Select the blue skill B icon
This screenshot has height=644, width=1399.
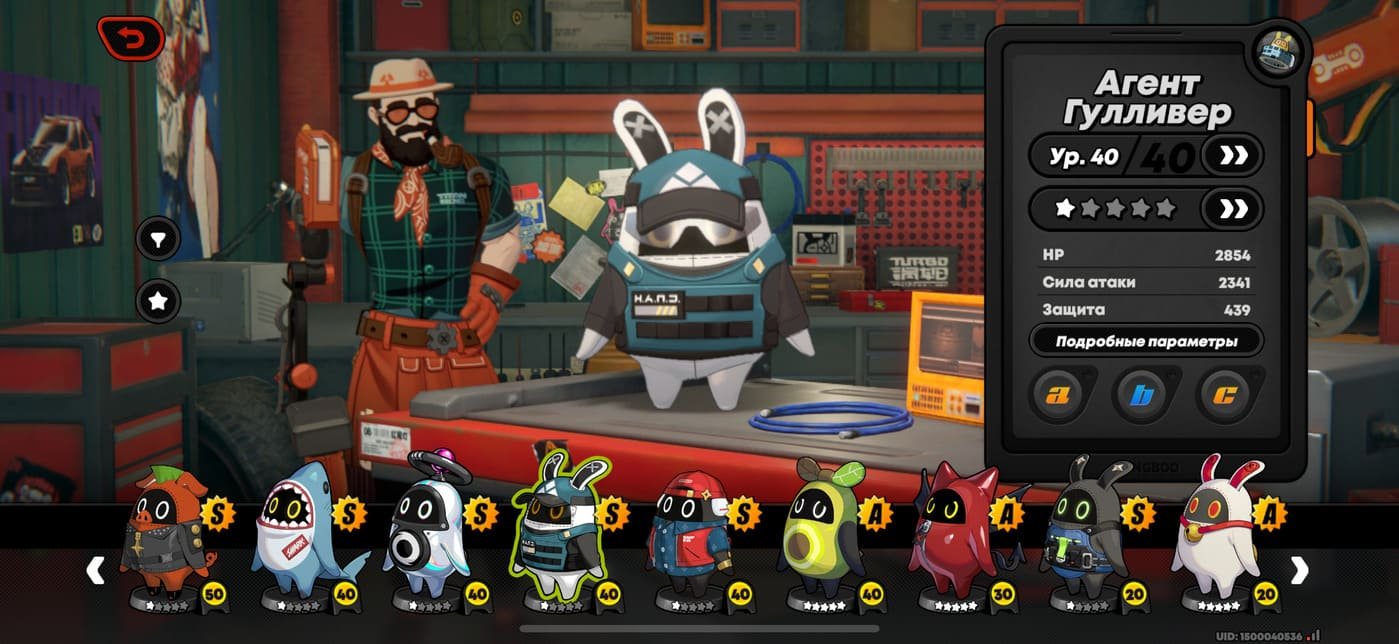[1141, 395]
